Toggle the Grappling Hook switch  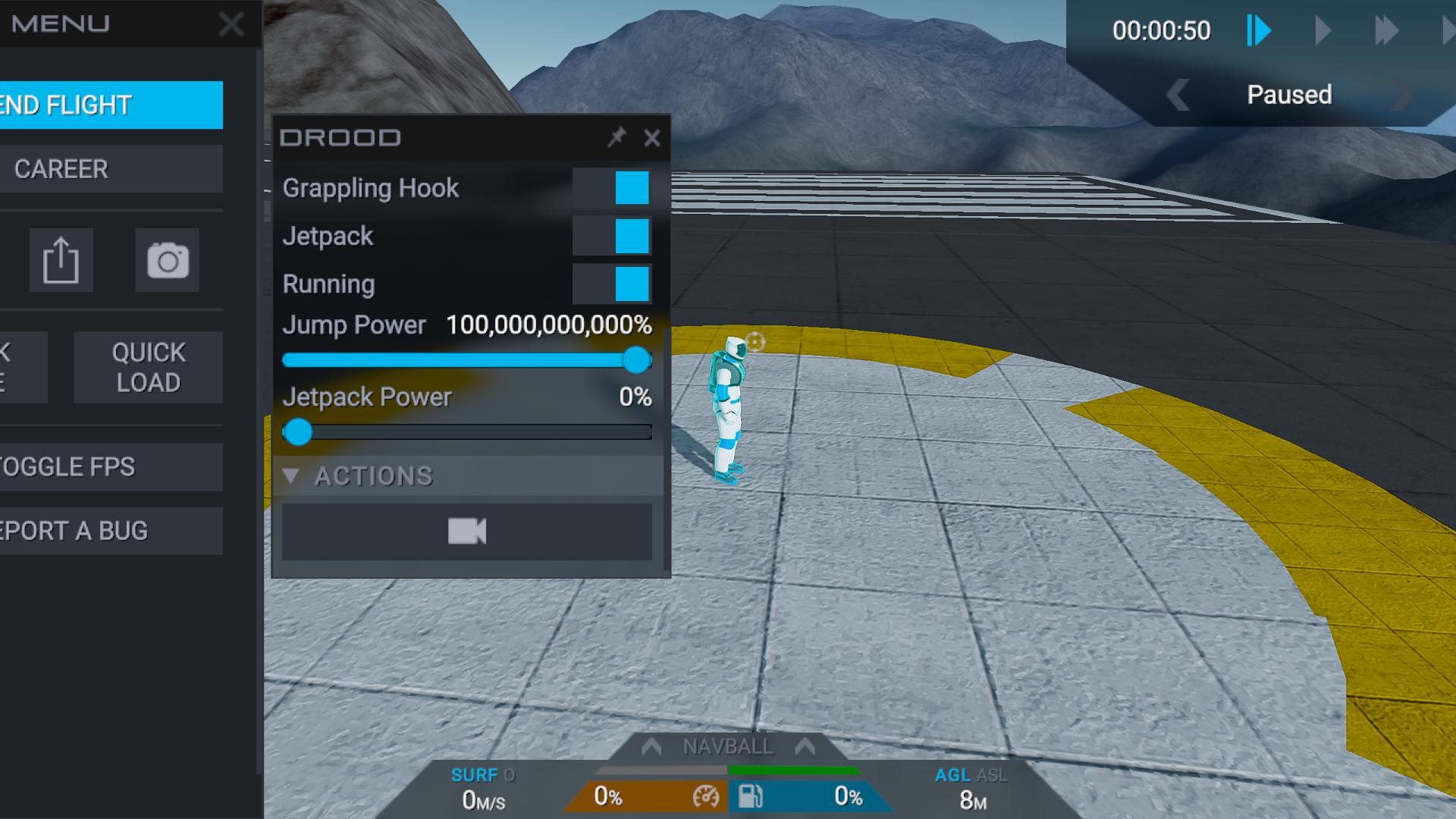point(611,188)
